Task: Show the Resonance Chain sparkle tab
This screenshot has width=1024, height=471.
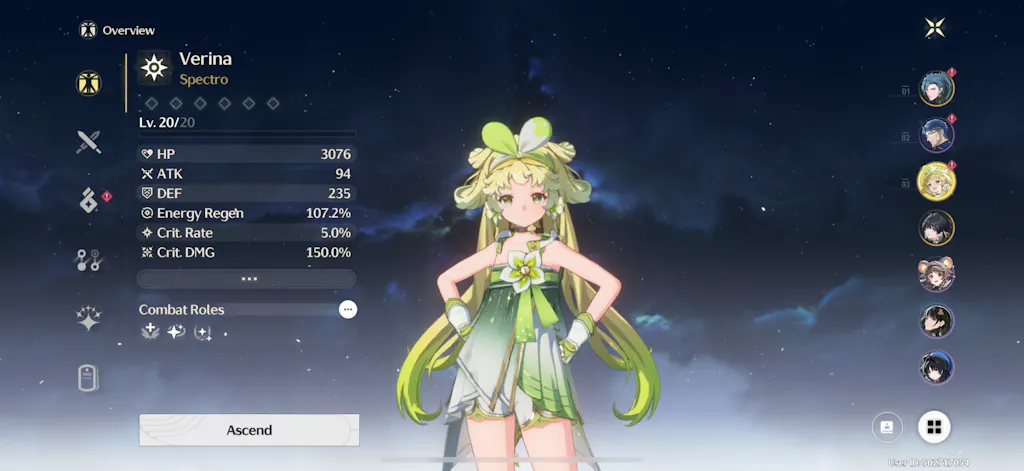Action: [89, 319]
